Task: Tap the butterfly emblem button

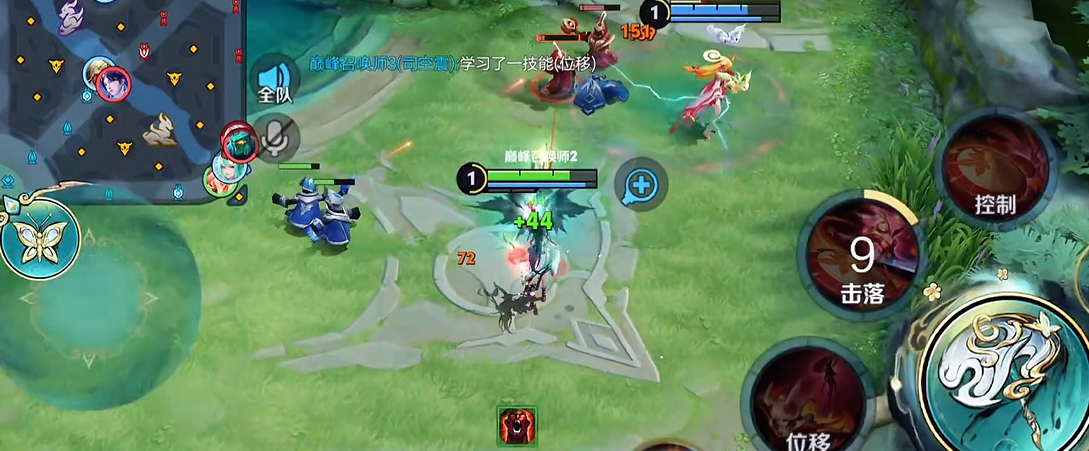Action: pyautogui.click(x=38, y=239)
